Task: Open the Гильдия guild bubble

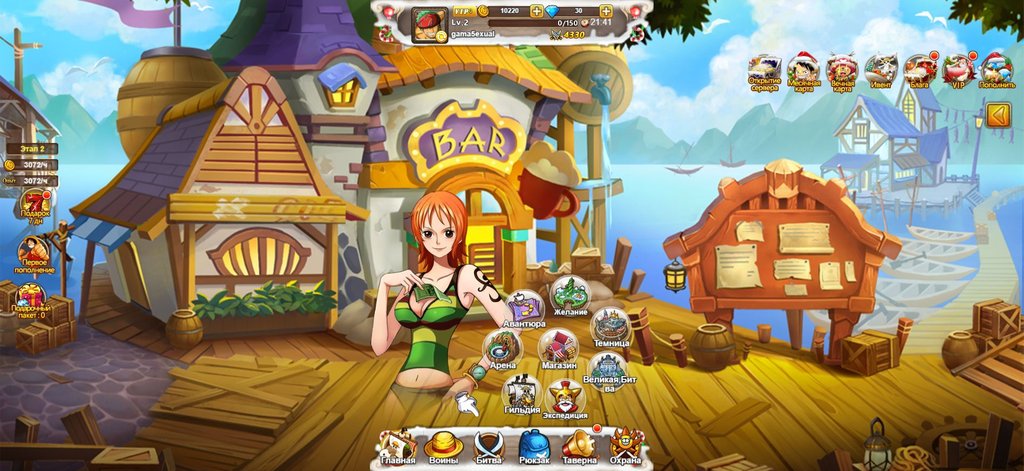Action: 521,393
